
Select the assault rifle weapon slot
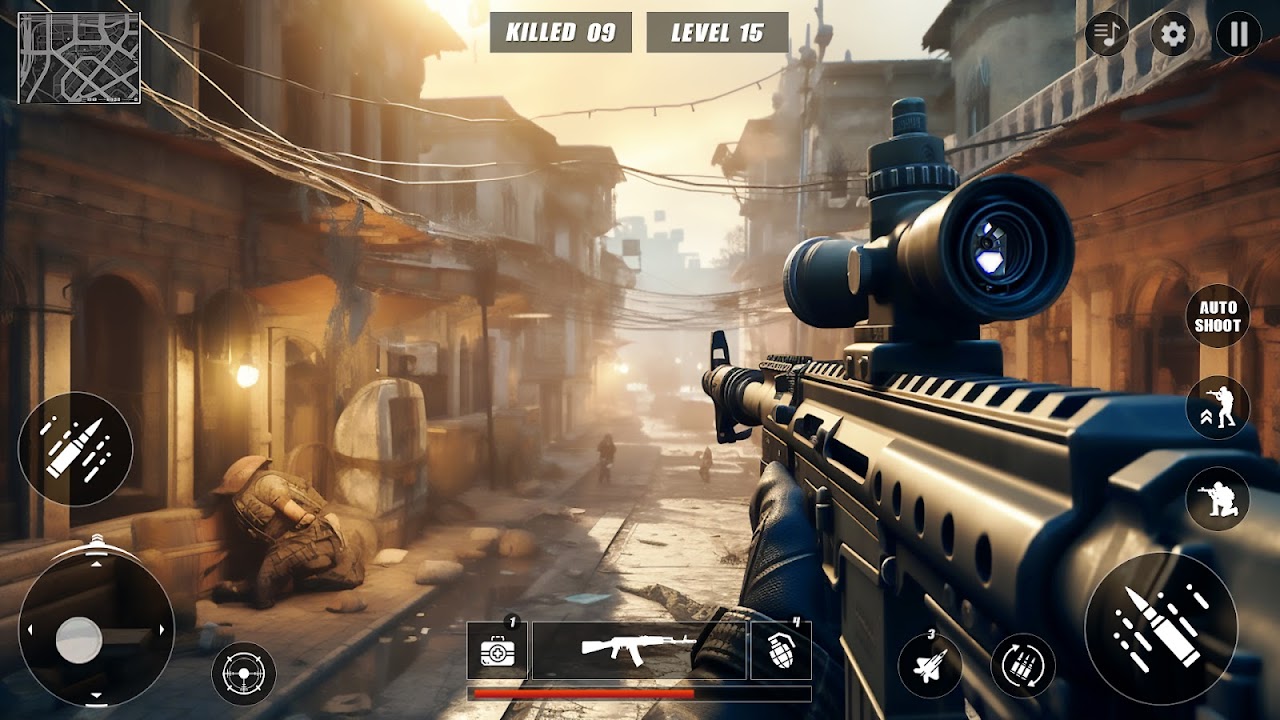pos(639,651)
